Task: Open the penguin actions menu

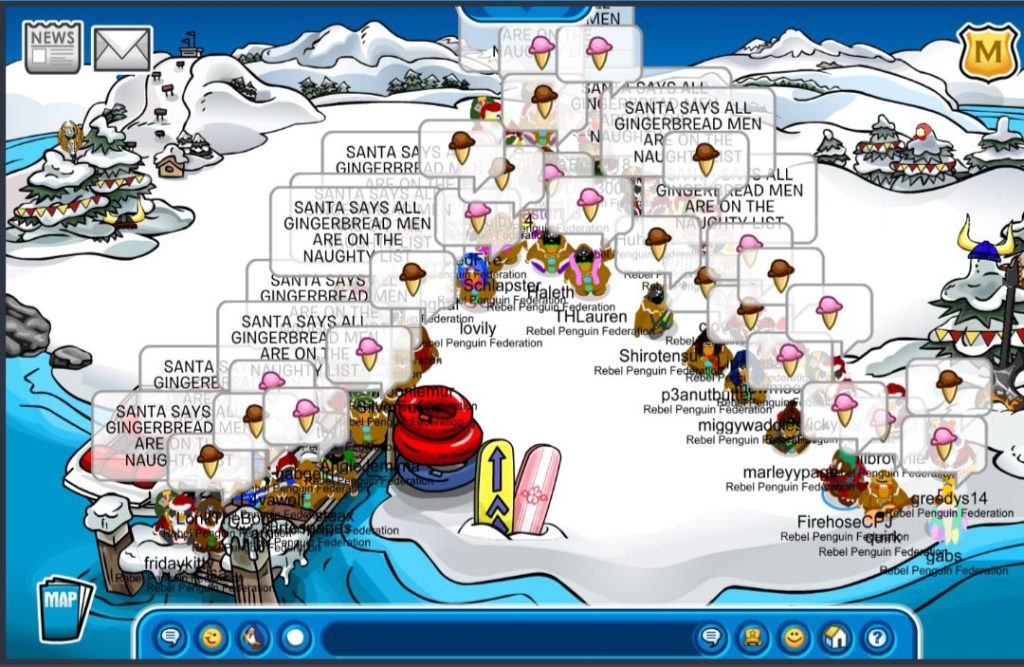Action: click(x=254, y=637)
